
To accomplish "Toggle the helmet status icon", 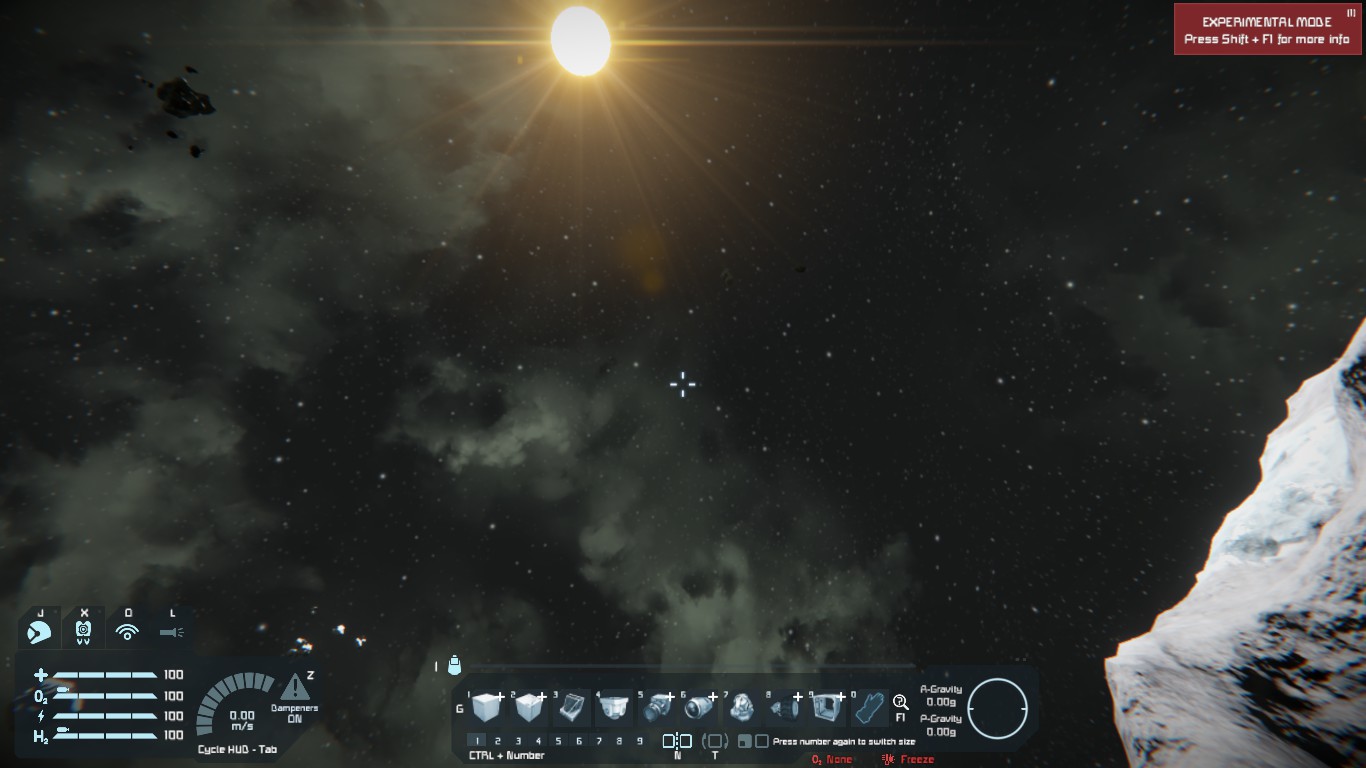I will (40, 632).
